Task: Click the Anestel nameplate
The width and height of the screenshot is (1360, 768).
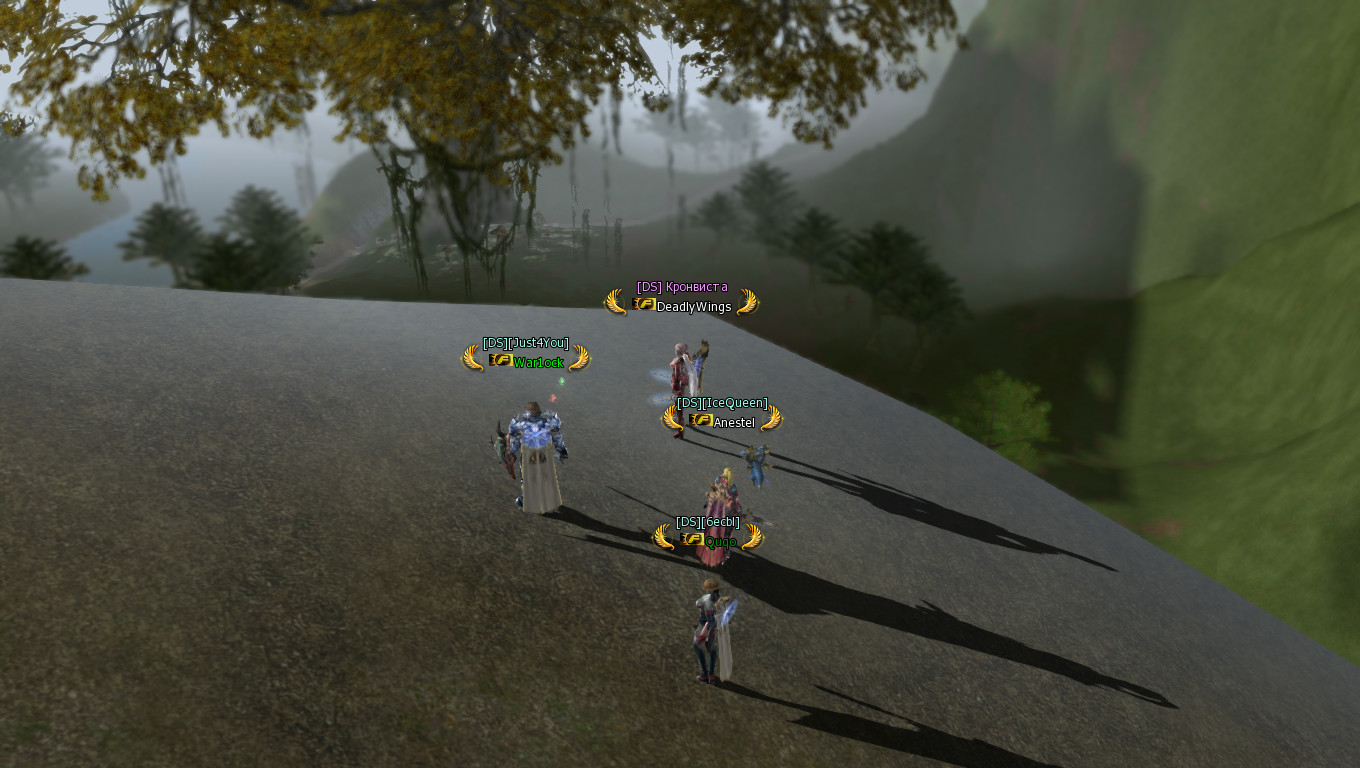Action: [x=734, y=422]
